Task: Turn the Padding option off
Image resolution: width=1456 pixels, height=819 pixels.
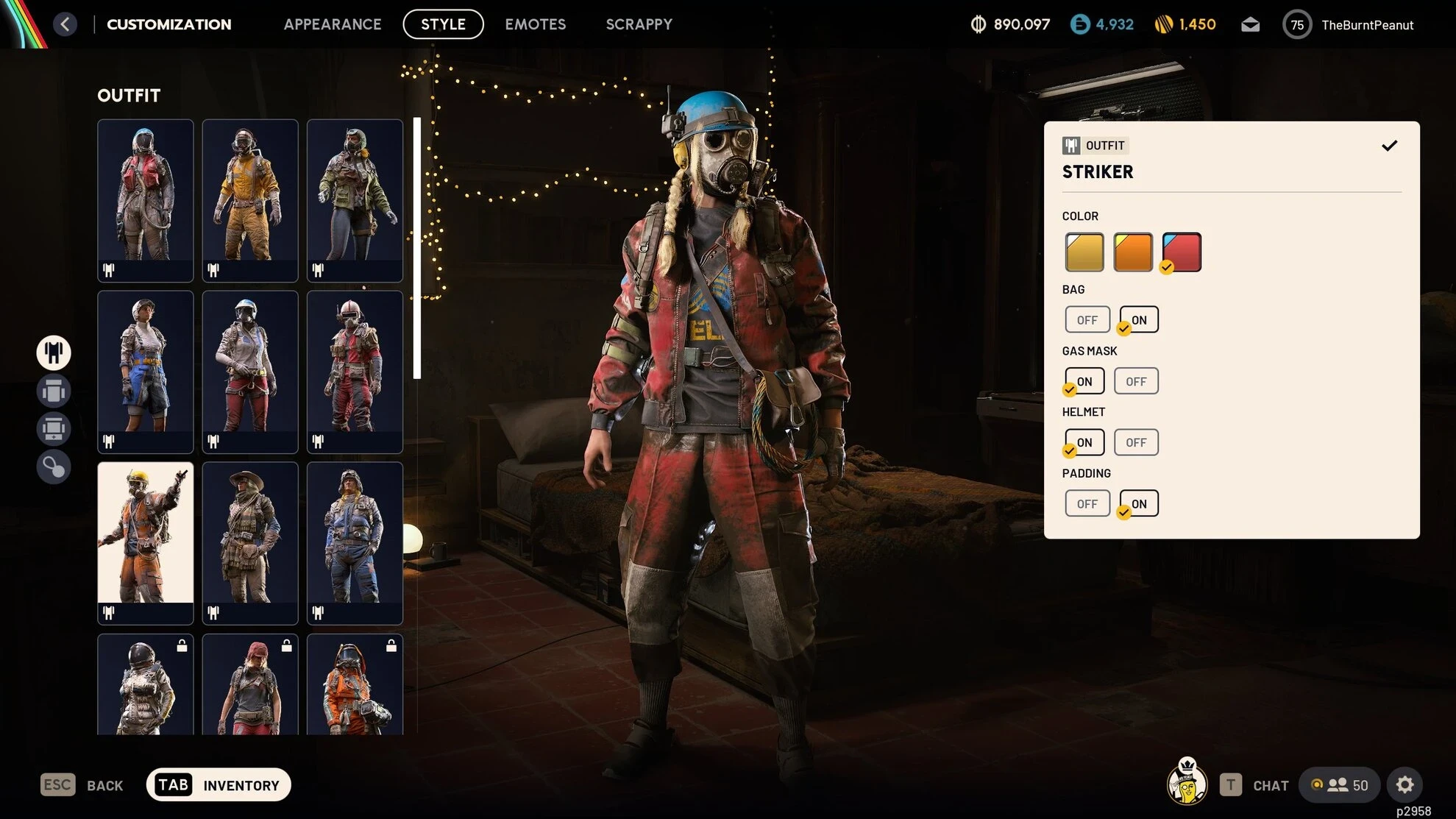Action: point(1087,504)
